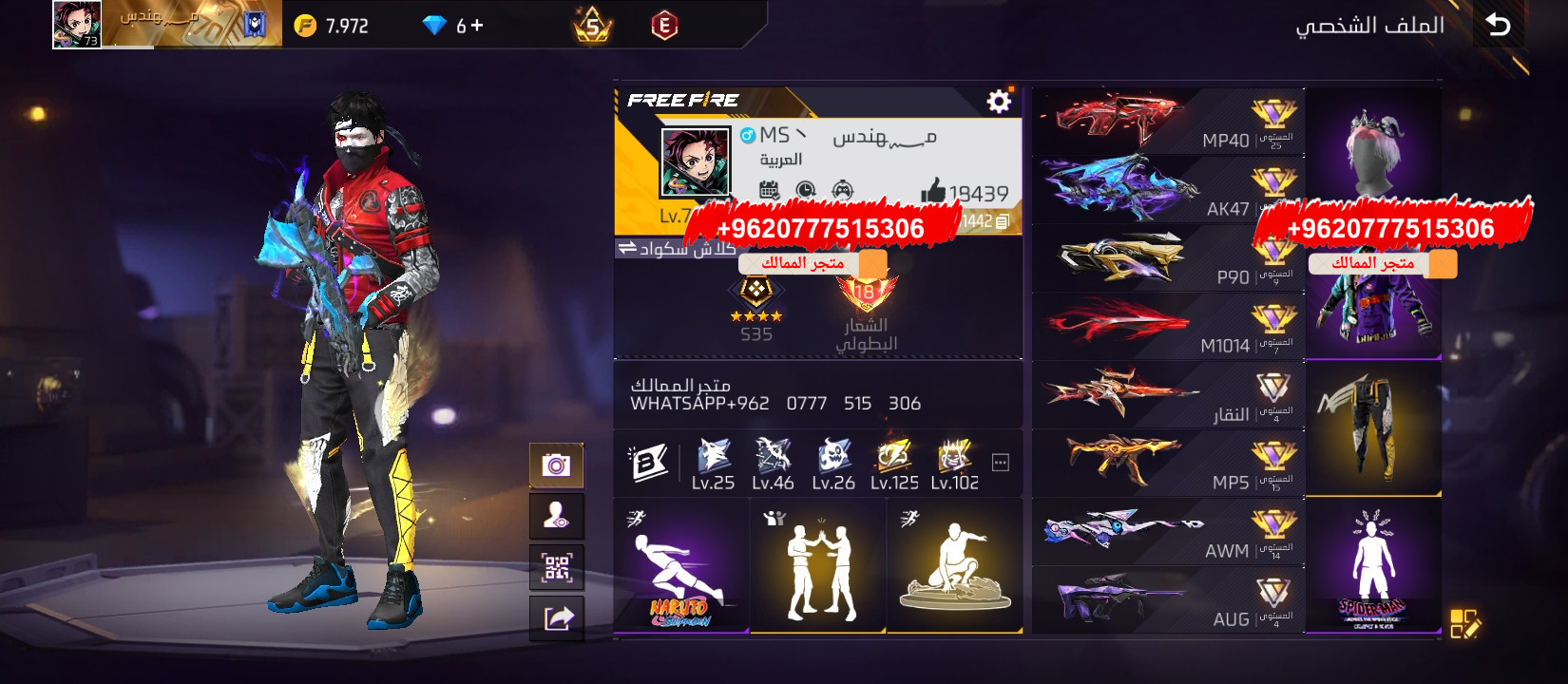Switch mode using the swap arrows icon

pyautogui.click(x=628, y=245)
